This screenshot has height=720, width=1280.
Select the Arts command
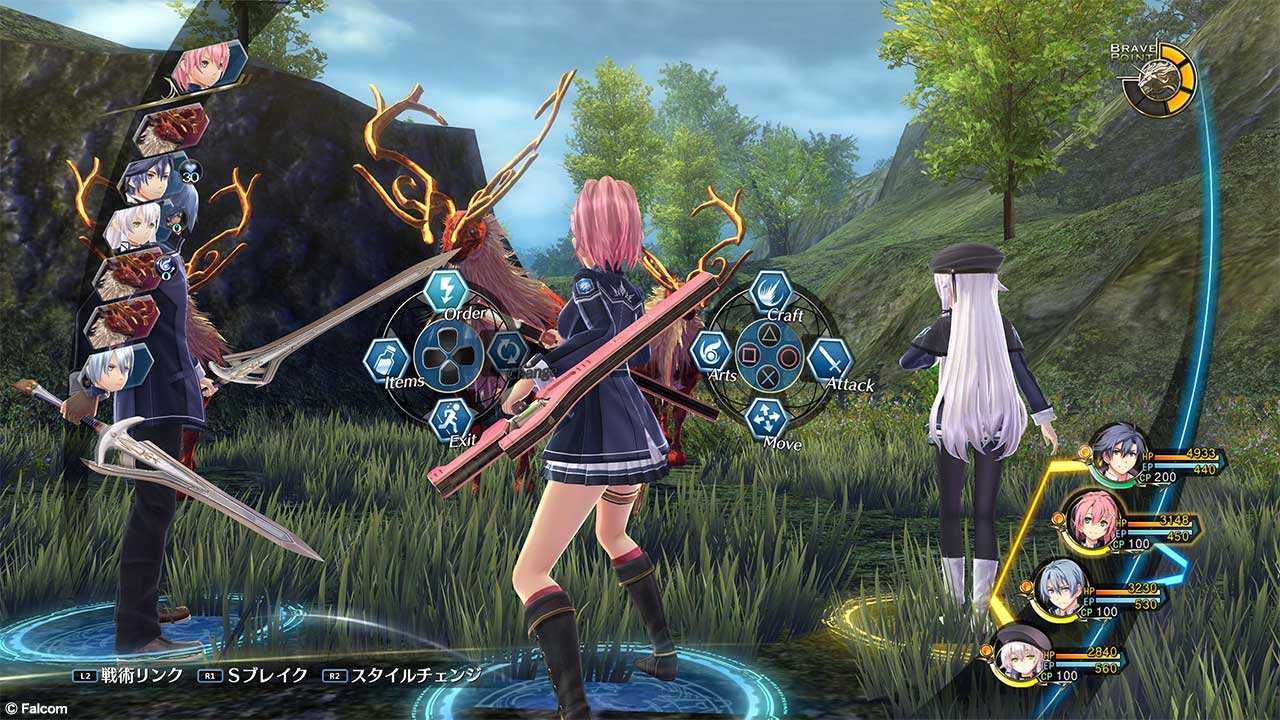pos(711,353)
